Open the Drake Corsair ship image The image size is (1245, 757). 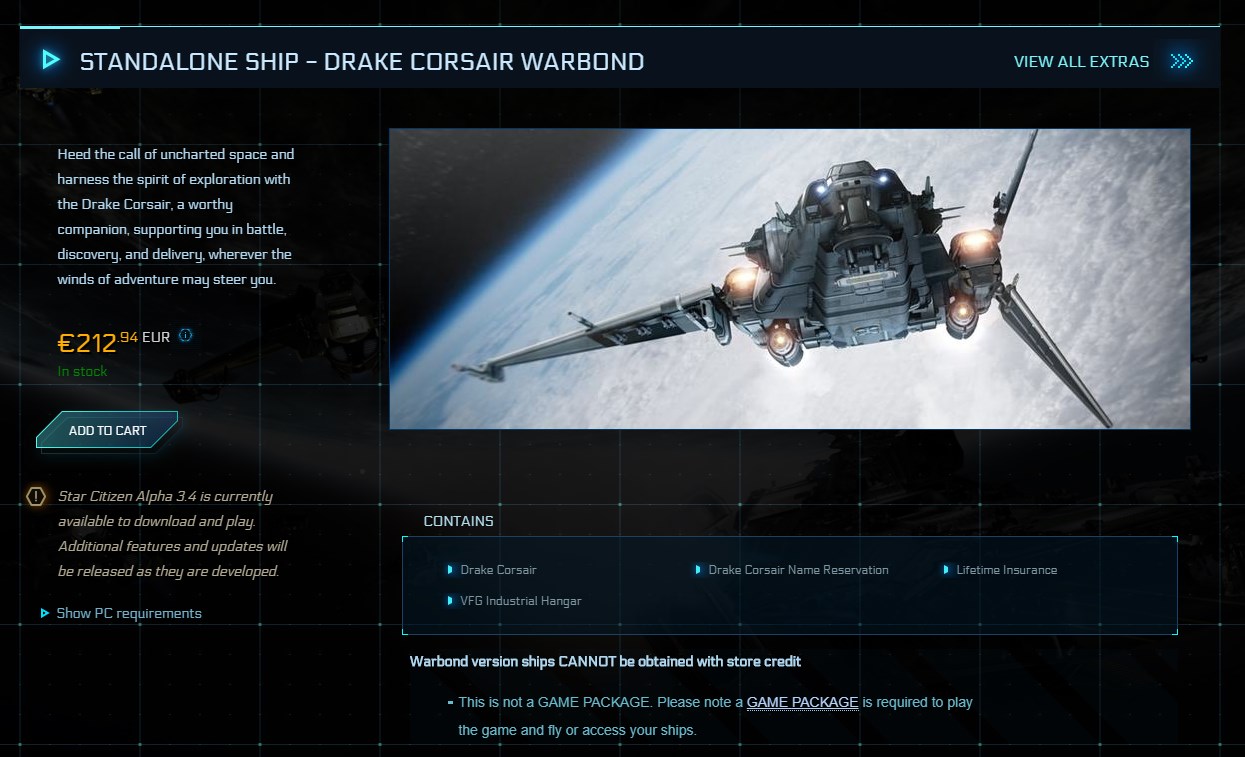(x=789, y=279)
